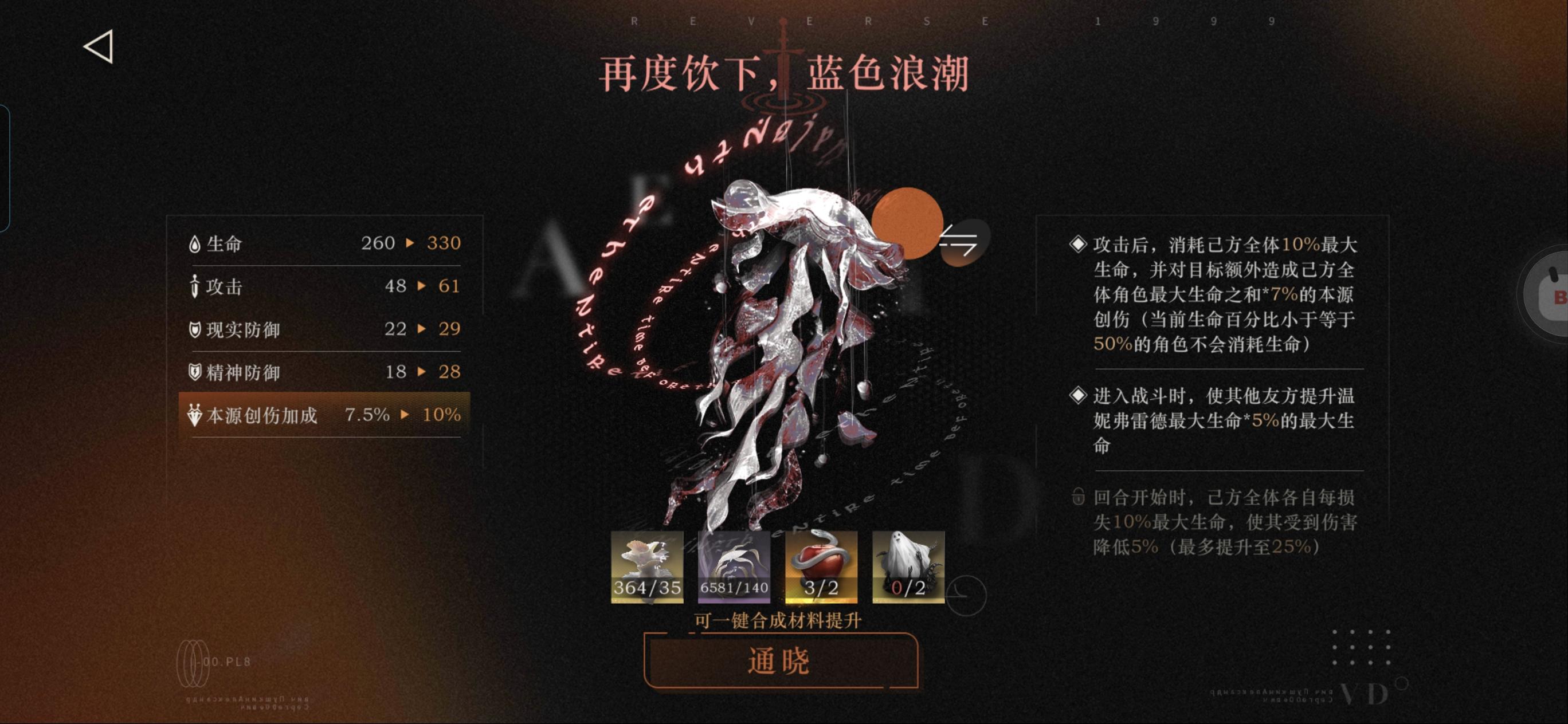Click the dagger icon next to 攻击
1568x724 pixels.
pos(194,286)
